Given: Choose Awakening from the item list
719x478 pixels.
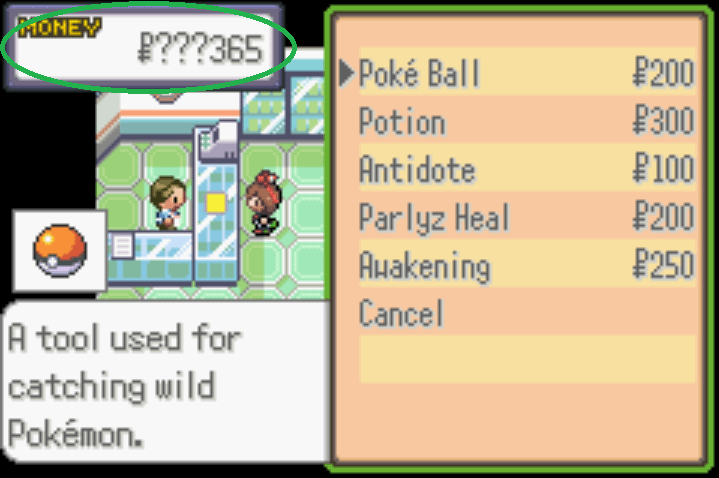Looking at the screenshot, I should [425, 266].
